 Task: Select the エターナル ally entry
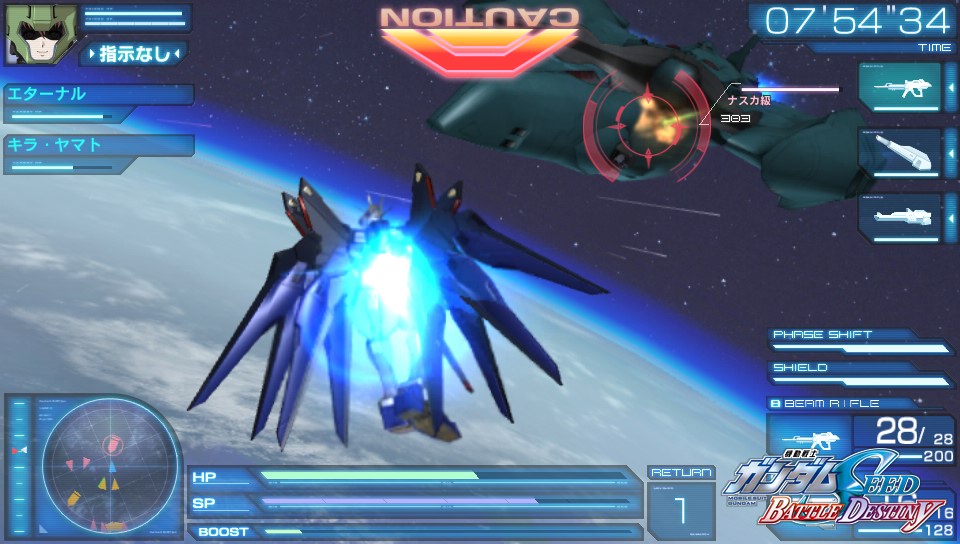click(x=97, y=95)
